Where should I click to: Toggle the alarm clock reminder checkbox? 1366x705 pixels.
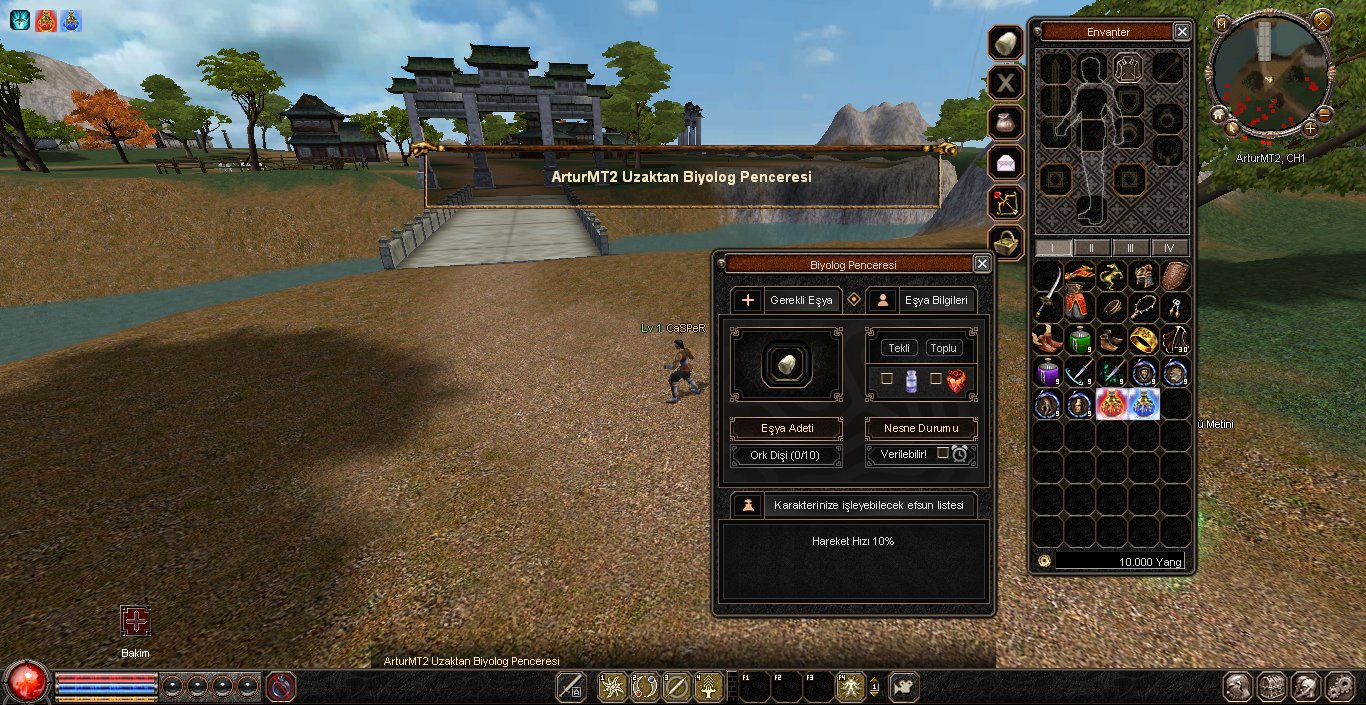[943, 453]
